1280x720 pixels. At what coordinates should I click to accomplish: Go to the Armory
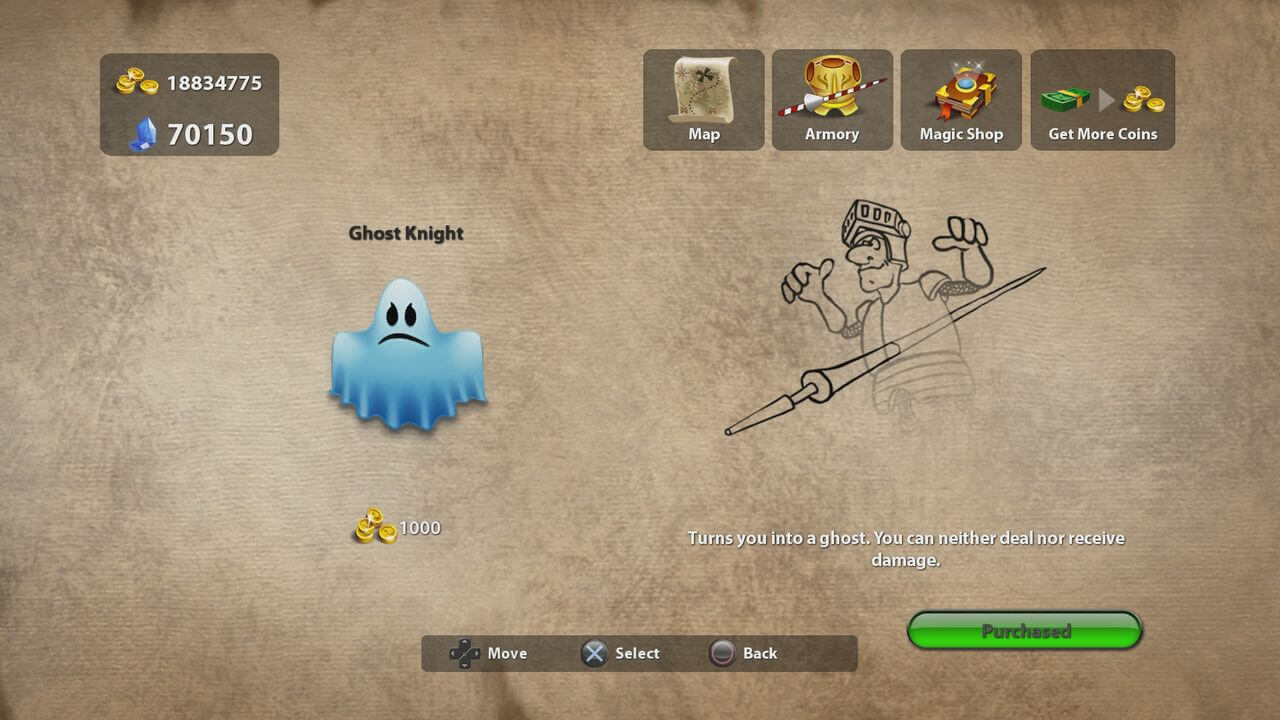click(x=832, y=100)
